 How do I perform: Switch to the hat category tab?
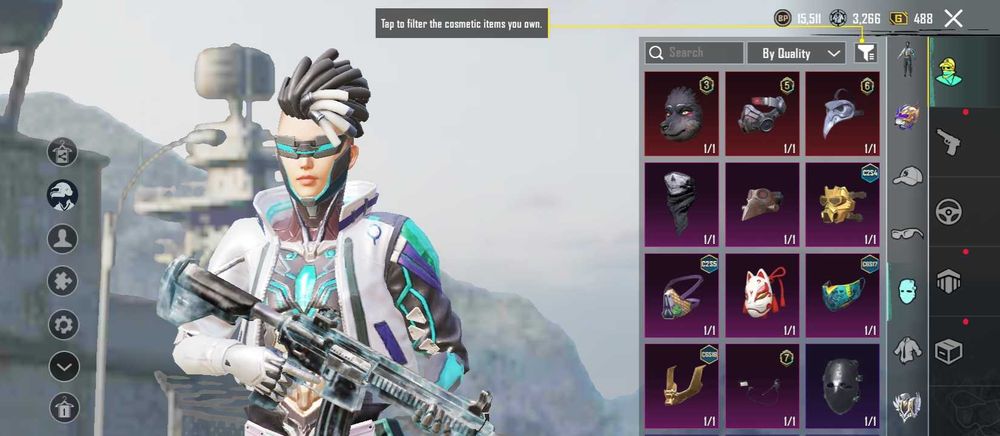[907, 176]
